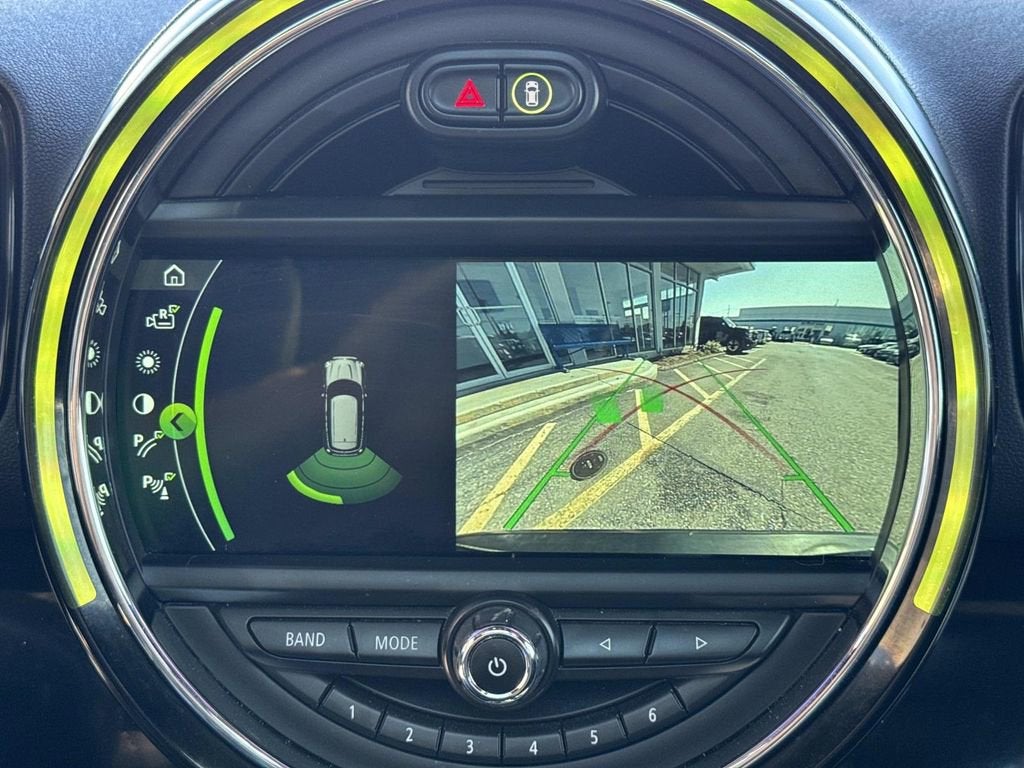The image size is (1024, 768).
Task: Click the previous track left-arrow button
Action: 604,643
